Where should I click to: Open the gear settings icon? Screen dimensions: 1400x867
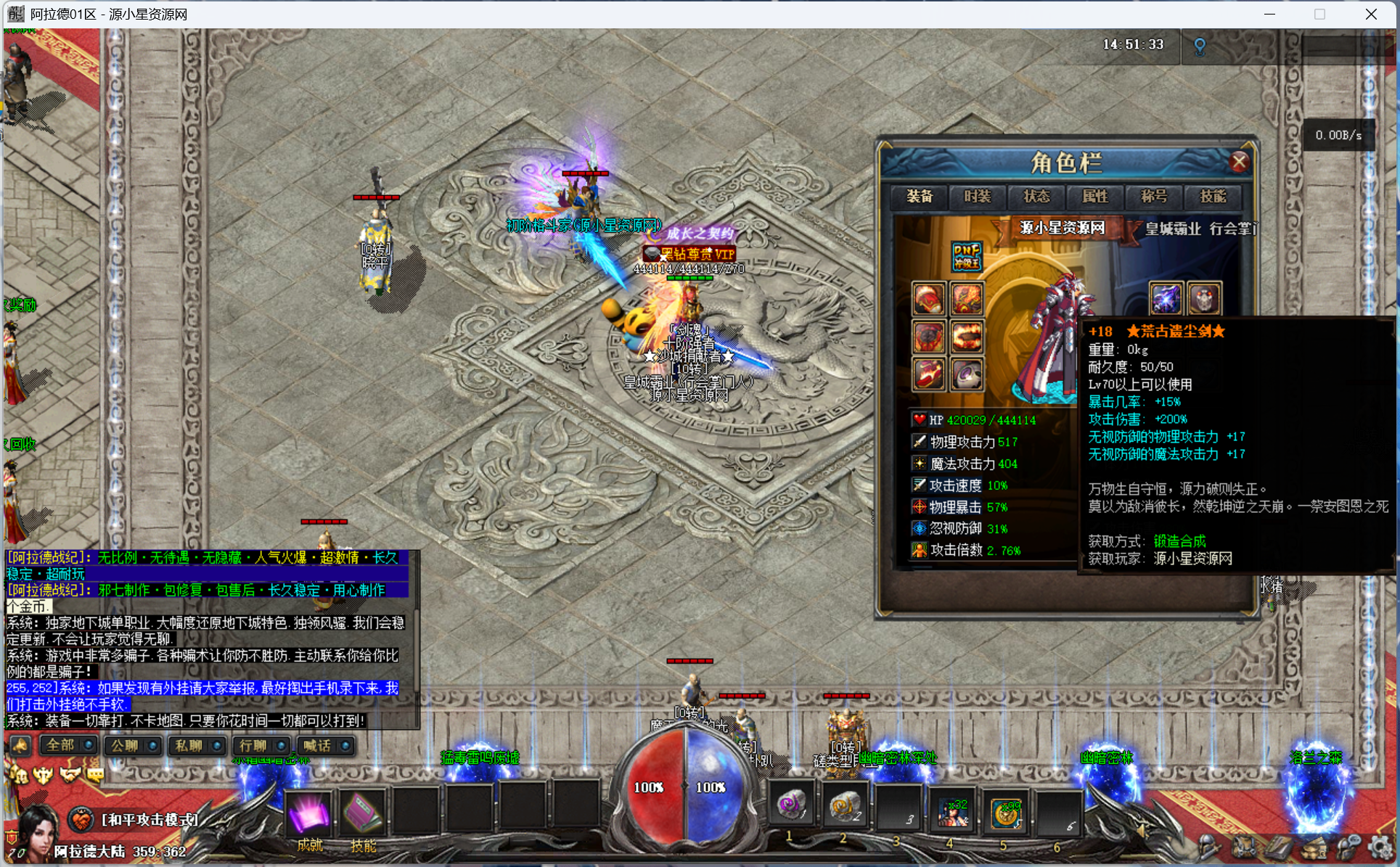pyautogui.click(x=1380, y=847)
